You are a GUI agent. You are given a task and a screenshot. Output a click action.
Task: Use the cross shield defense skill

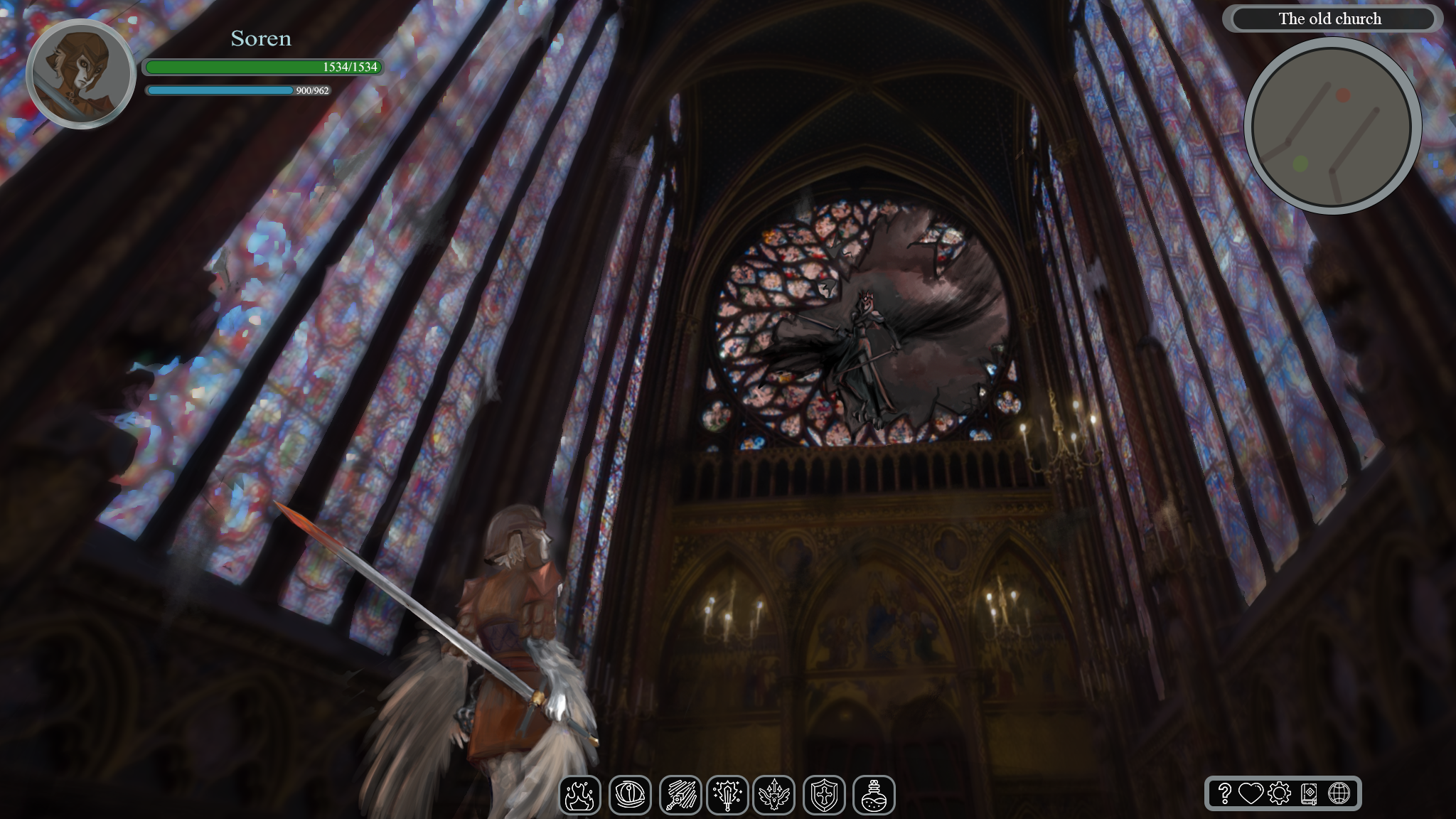click(824, 795)
